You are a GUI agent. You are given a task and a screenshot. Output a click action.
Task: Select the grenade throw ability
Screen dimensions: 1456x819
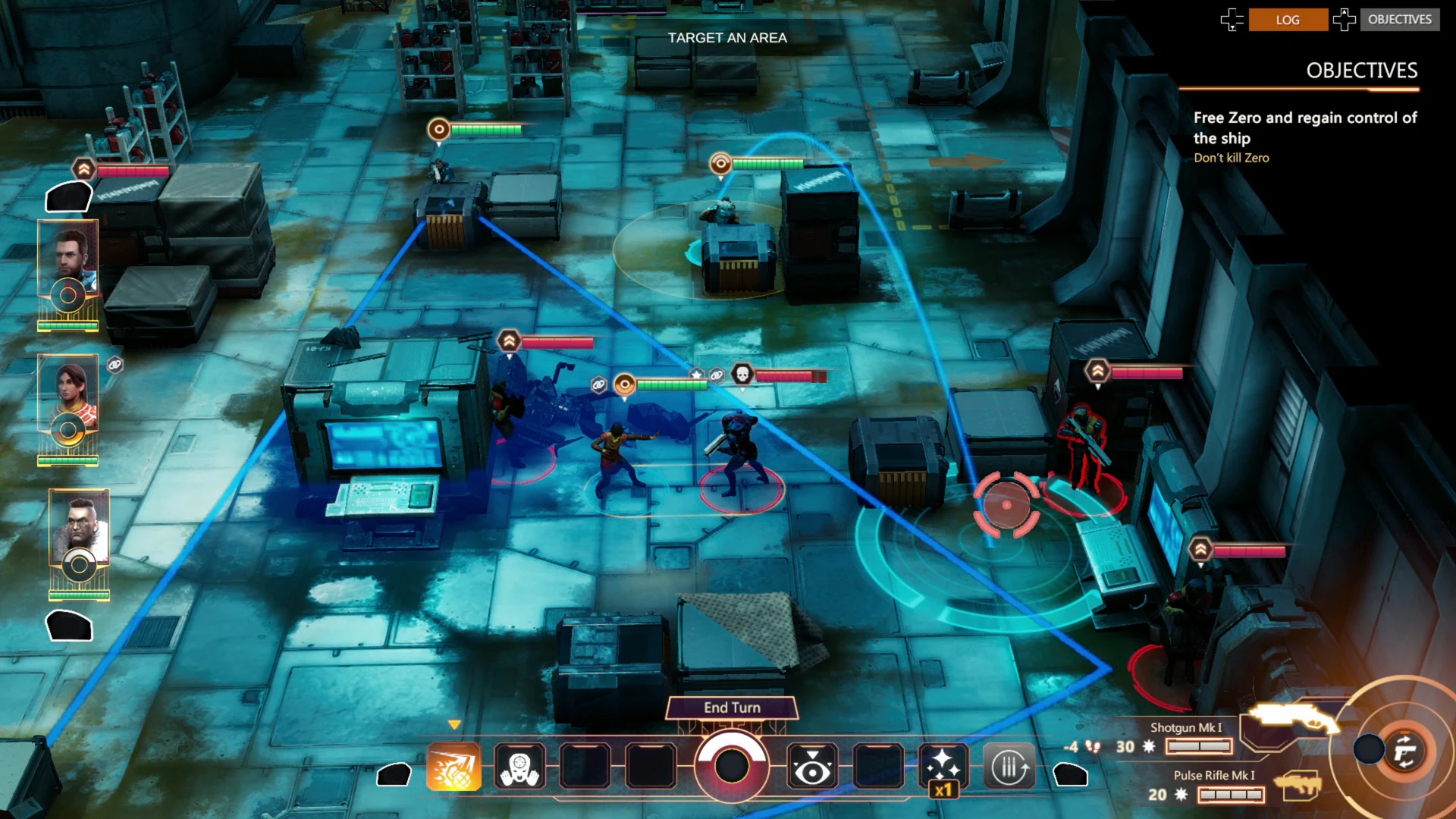pos(455,767)
